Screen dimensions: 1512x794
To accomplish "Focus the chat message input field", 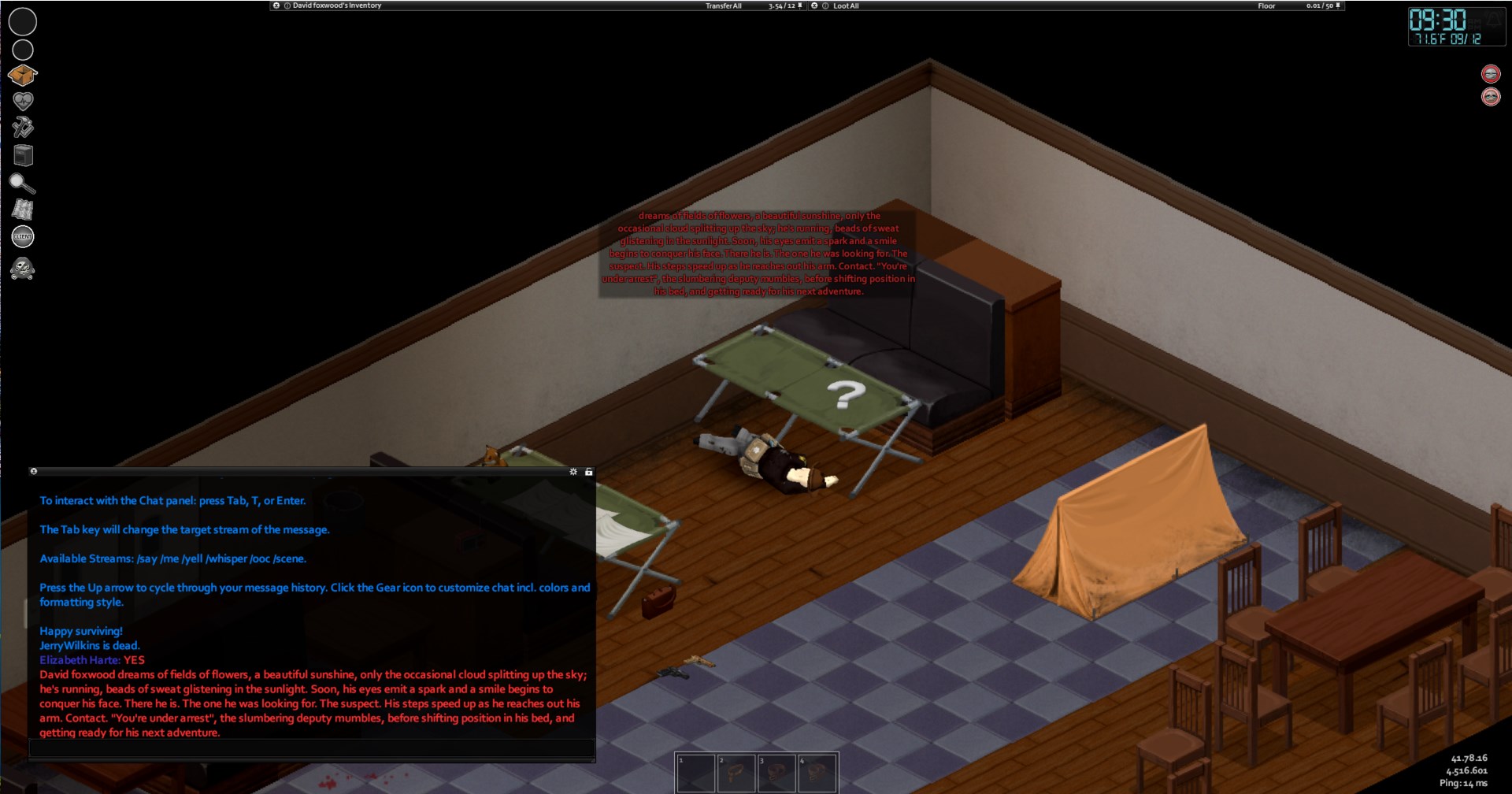I will tap(311, 749).
